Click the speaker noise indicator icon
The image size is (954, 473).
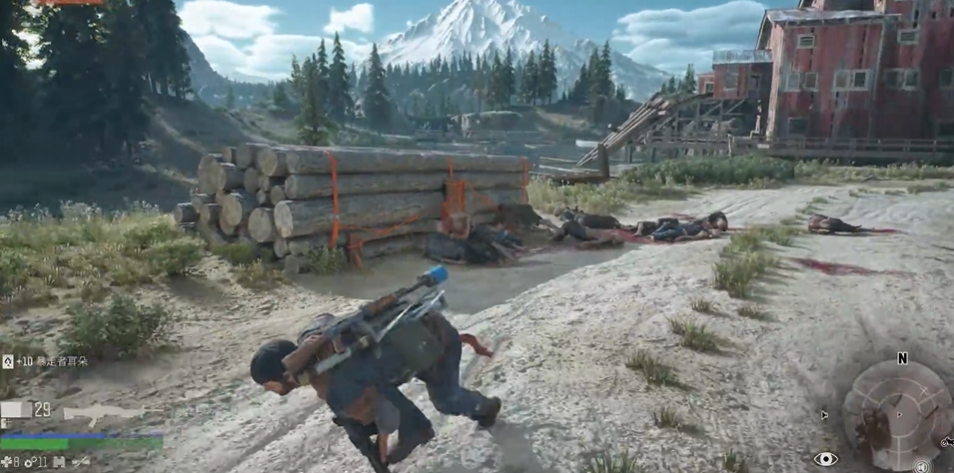(x=921, y=466)
